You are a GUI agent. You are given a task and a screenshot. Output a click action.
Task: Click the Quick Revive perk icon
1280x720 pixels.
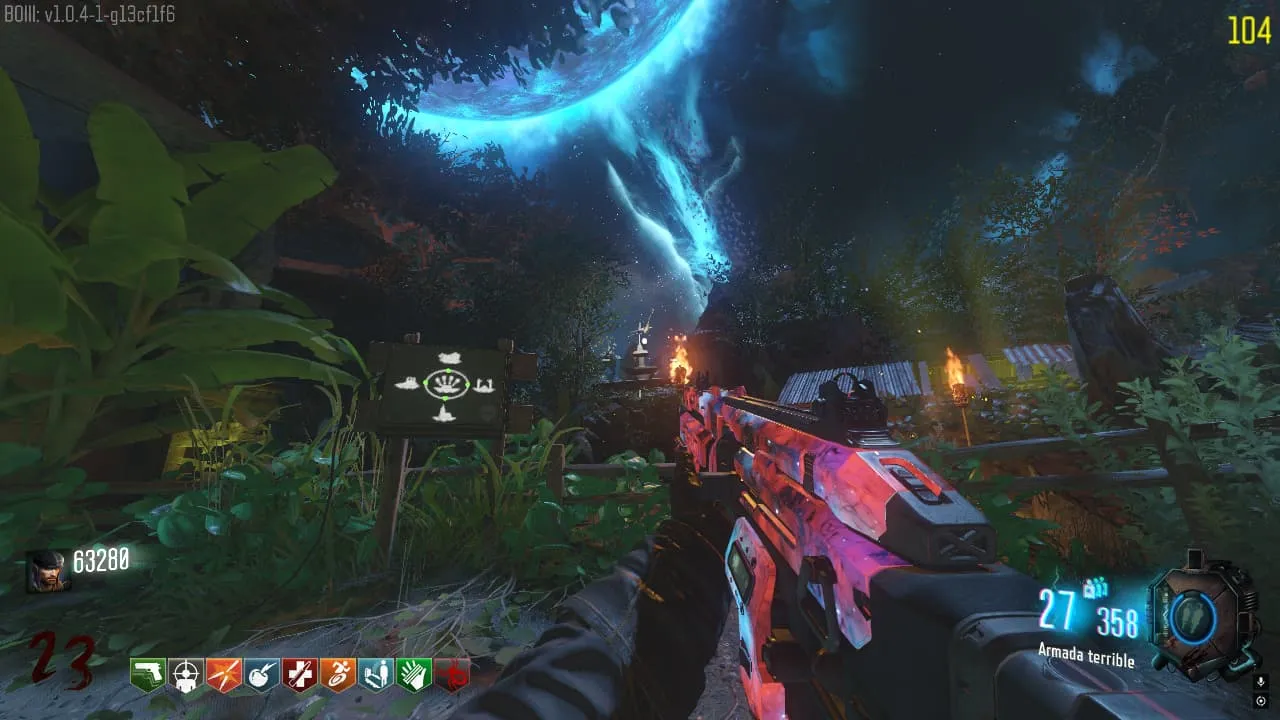376,675
